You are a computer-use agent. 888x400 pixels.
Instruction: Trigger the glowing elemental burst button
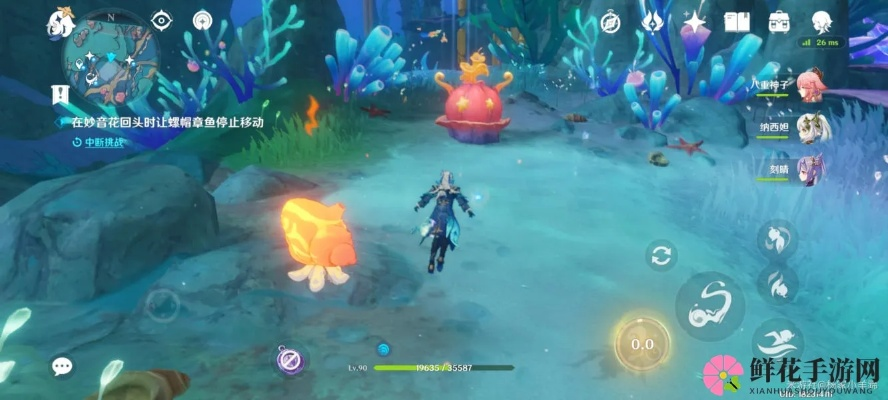(642, 343)
